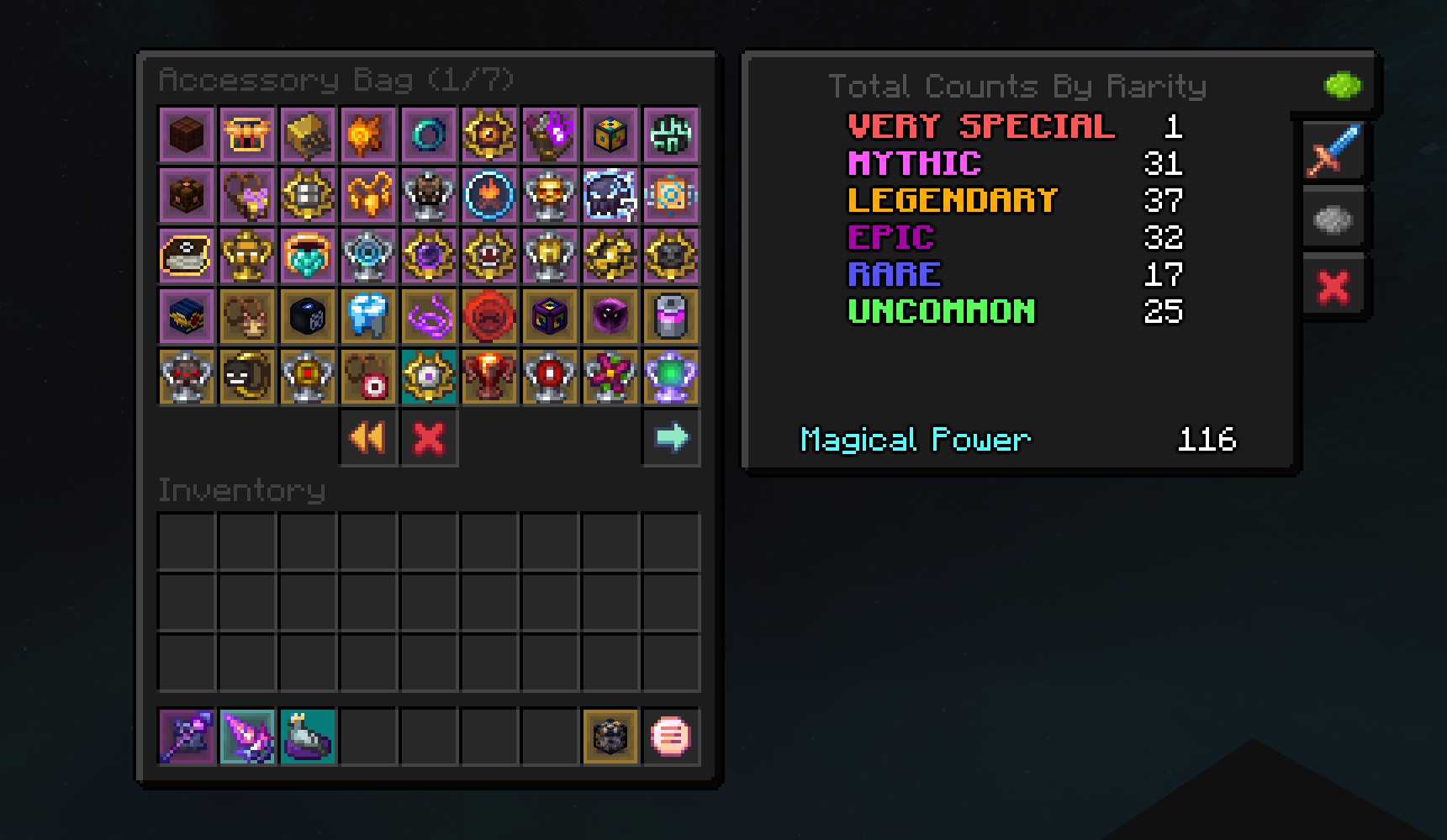Go to the next accessory bag page
Viewport: 1447px width, 840px height.
point(671,437)
